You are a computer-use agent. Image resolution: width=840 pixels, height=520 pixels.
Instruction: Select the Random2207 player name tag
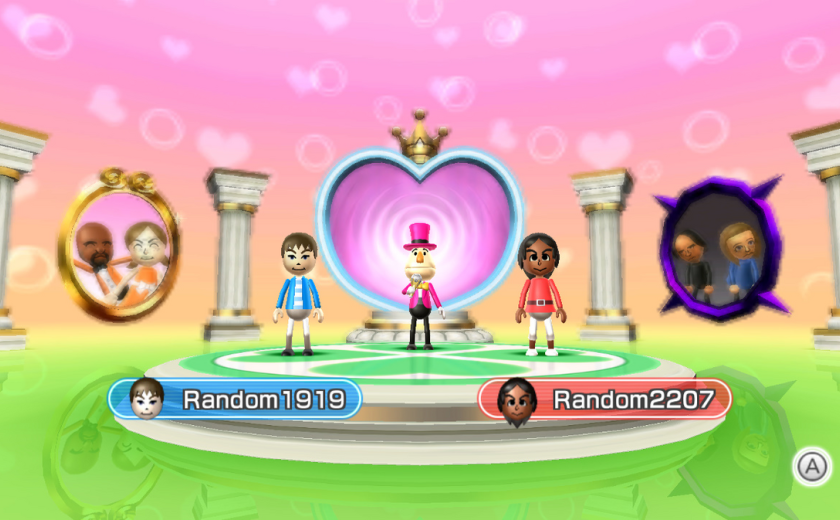pos(605,399)
